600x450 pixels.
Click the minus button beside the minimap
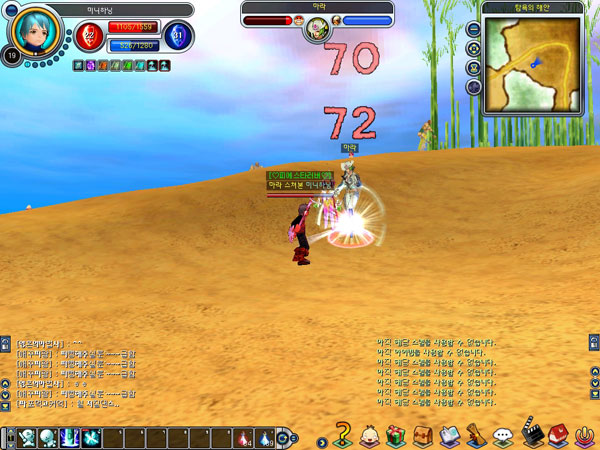click(x=473, y=30)
